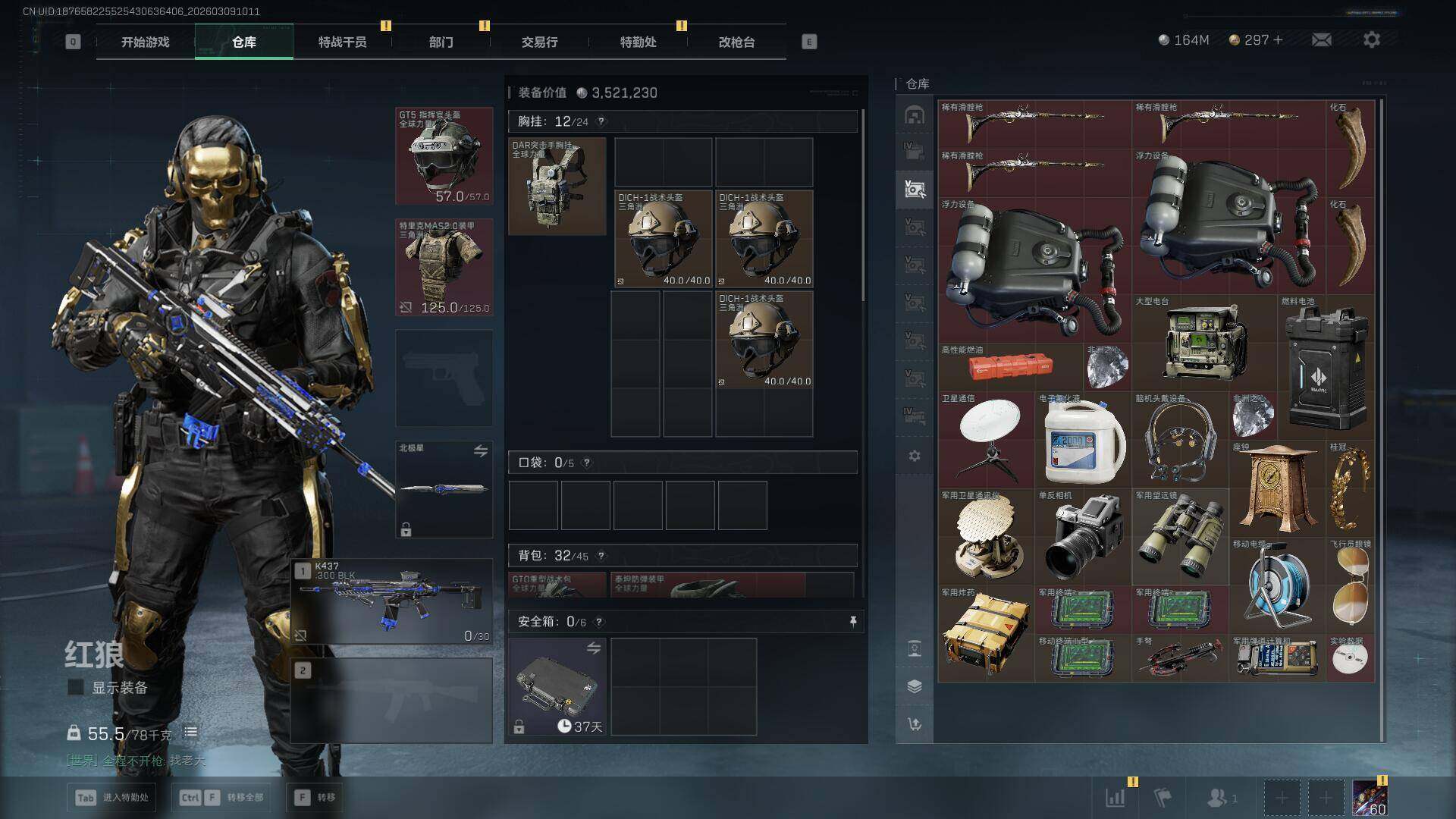Click the 转移全部 transfer all button
This screenshot has height=819, width=1456.
tap(221, 797)
